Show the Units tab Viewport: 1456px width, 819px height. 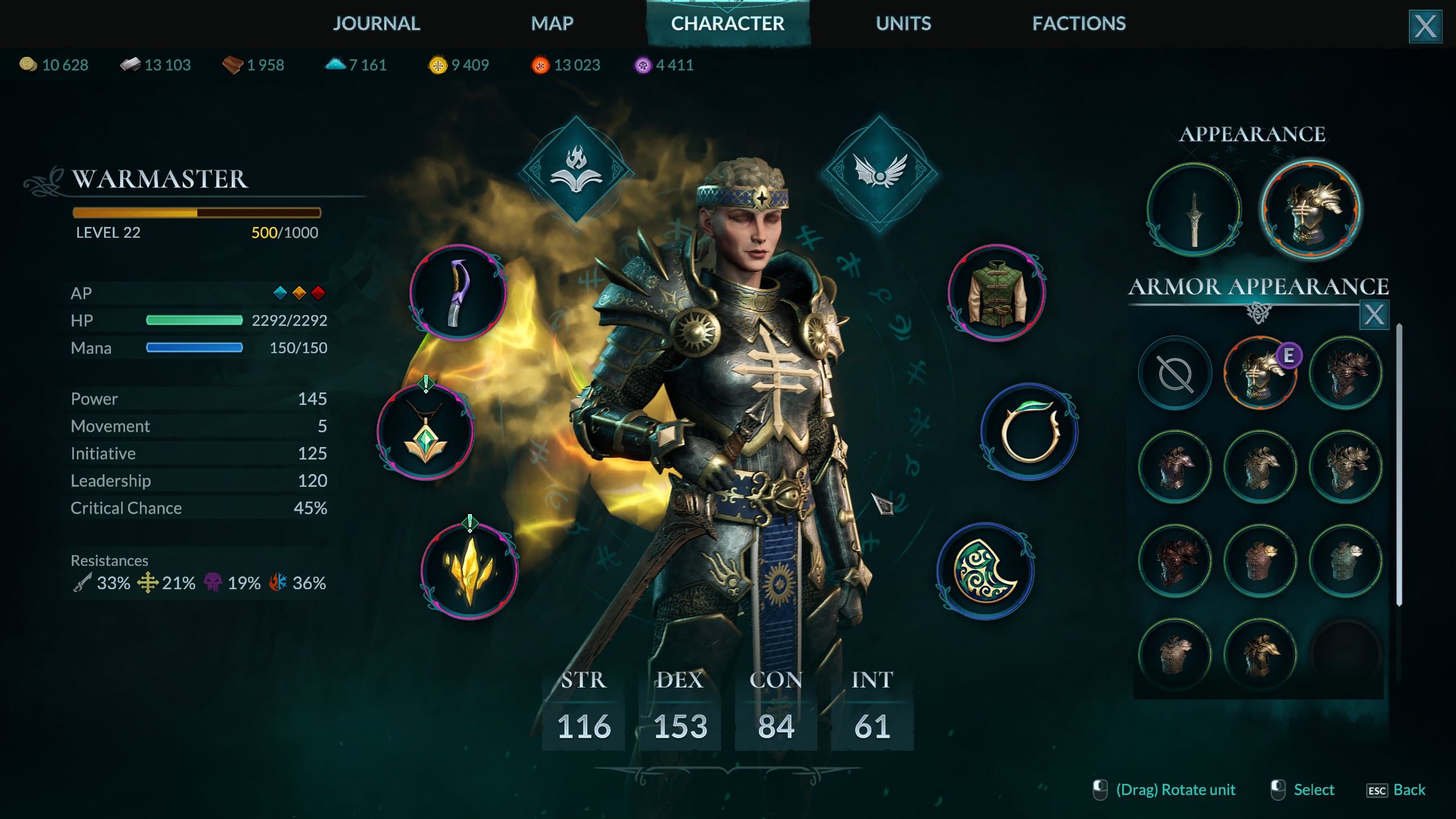(x=903, y=23)
